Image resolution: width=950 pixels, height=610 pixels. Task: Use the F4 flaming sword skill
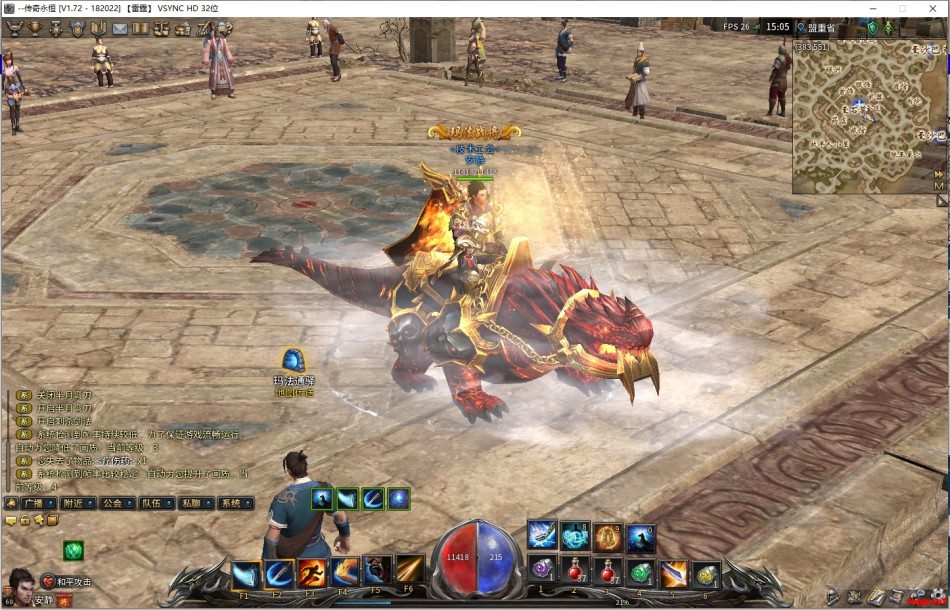coord(346,573)
